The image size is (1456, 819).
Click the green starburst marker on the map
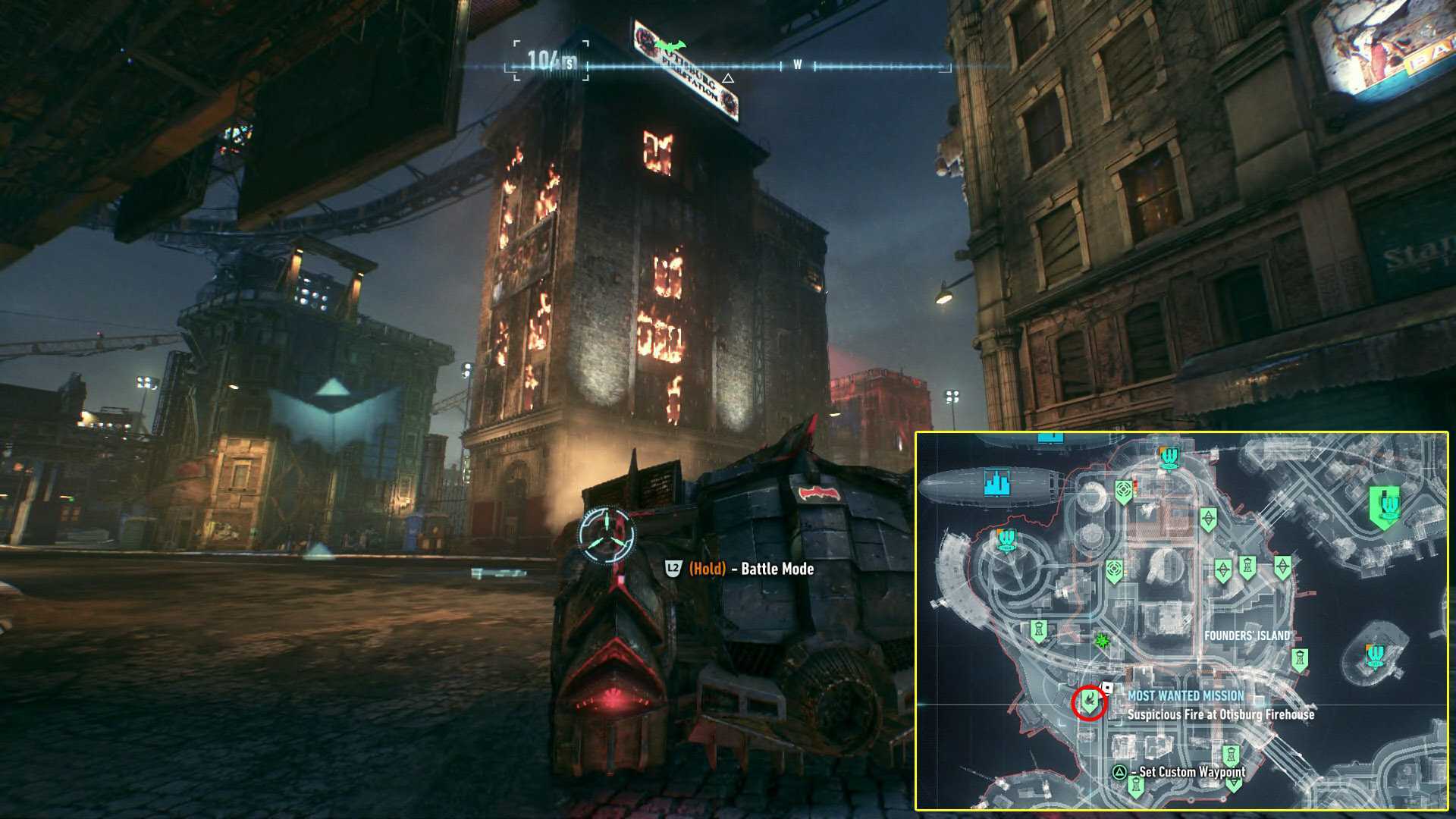[x=1103, y=641]
